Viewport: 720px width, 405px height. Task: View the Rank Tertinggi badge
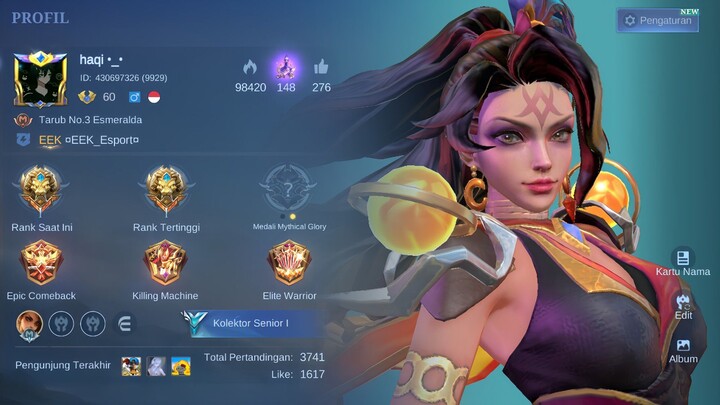click(x=165, y=192)
